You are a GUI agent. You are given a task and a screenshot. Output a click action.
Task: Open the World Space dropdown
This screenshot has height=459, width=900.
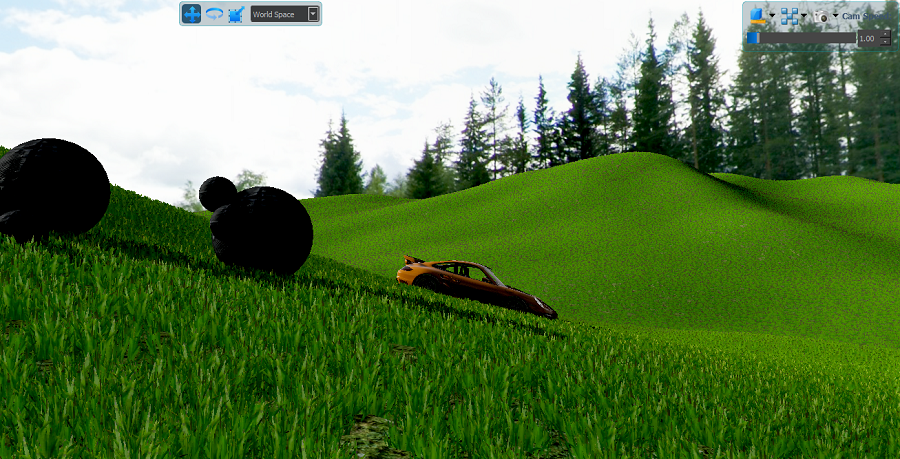pyautogui.click(x=313, y=14)
